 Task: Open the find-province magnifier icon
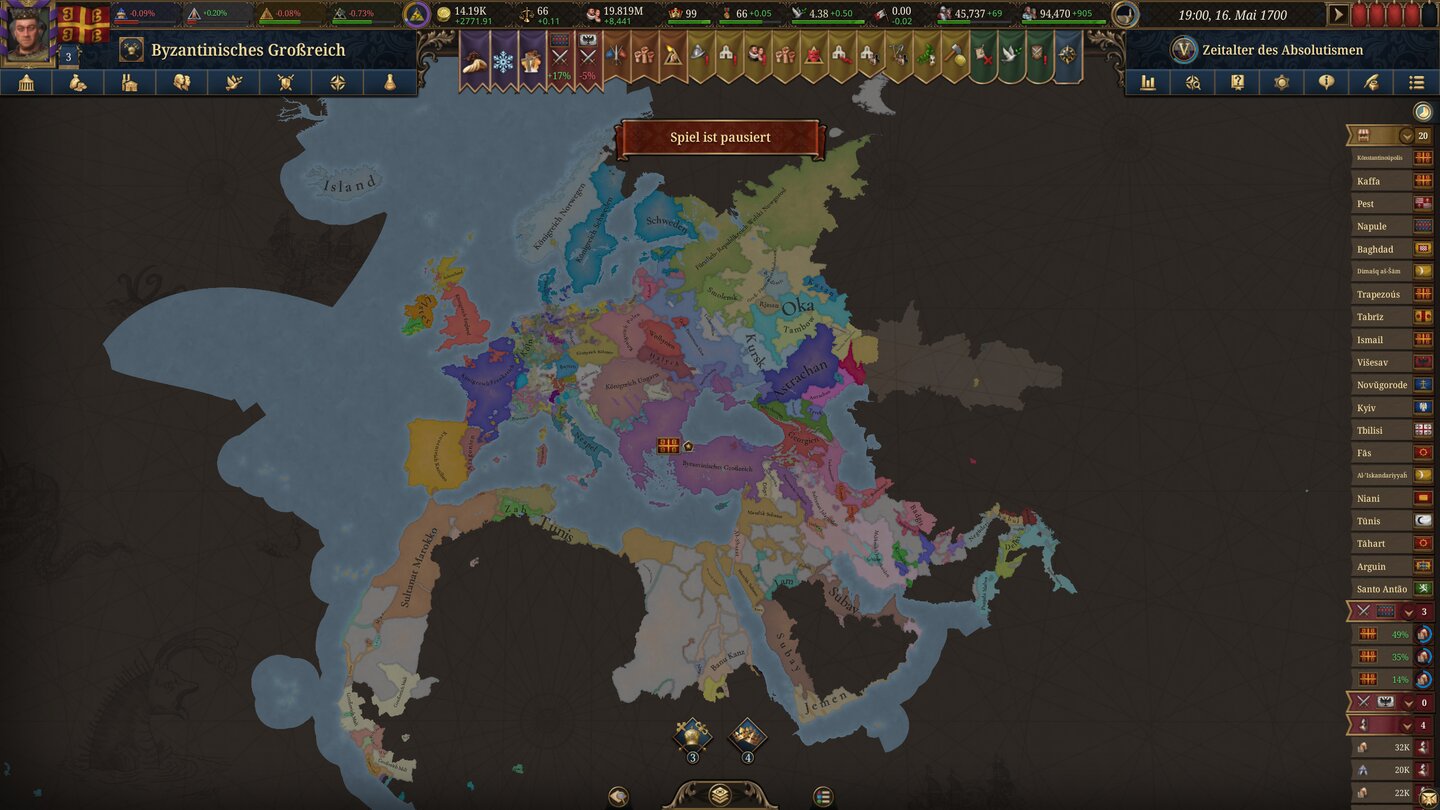tap(1193, 83)
